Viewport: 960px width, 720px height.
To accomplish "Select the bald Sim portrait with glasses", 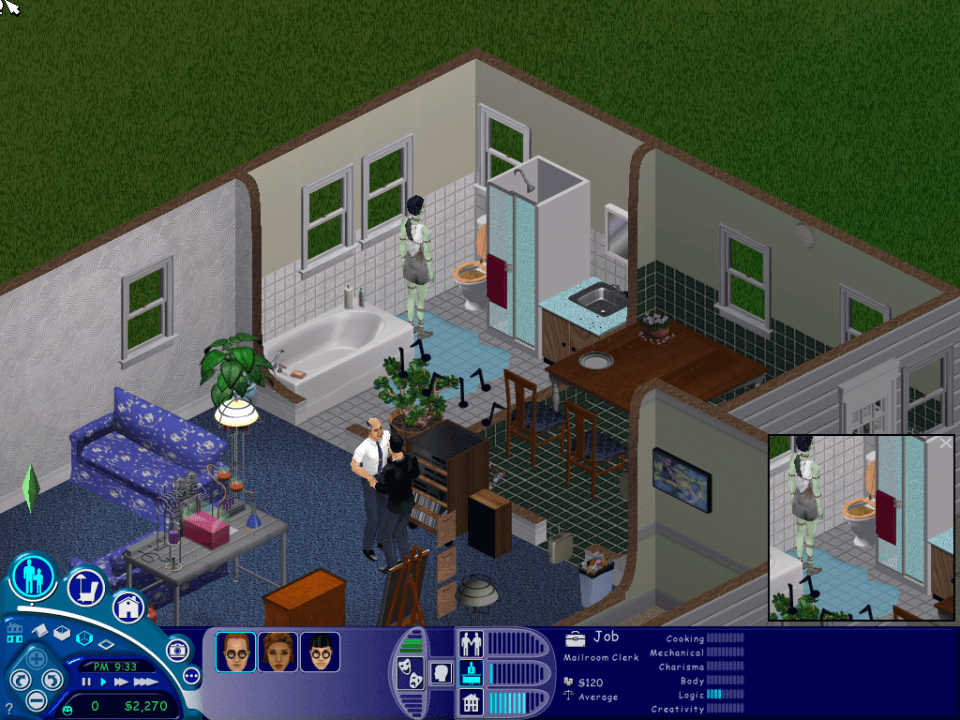I will pos(235,652).
